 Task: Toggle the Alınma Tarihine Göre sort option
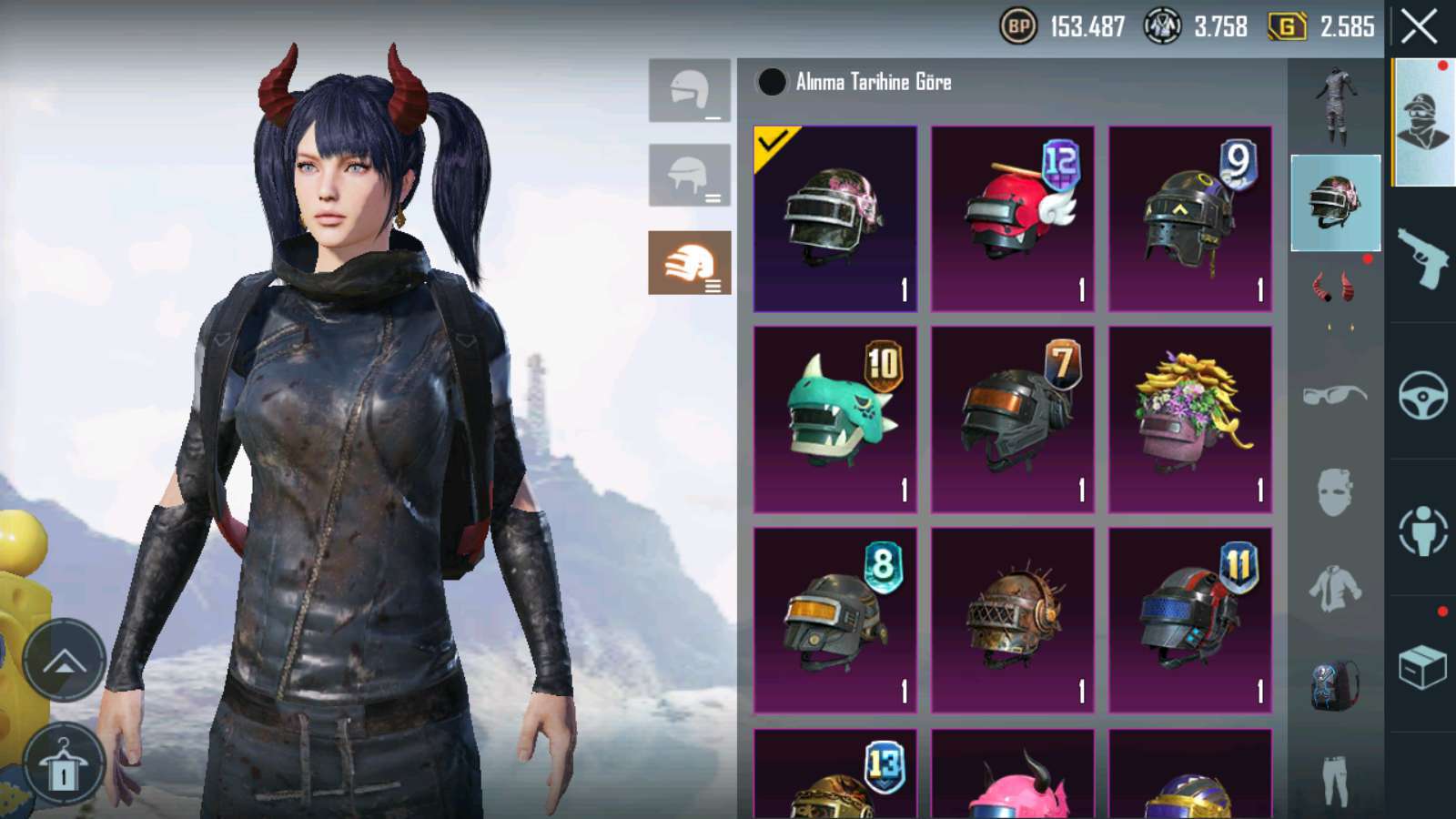coord(772,82)
